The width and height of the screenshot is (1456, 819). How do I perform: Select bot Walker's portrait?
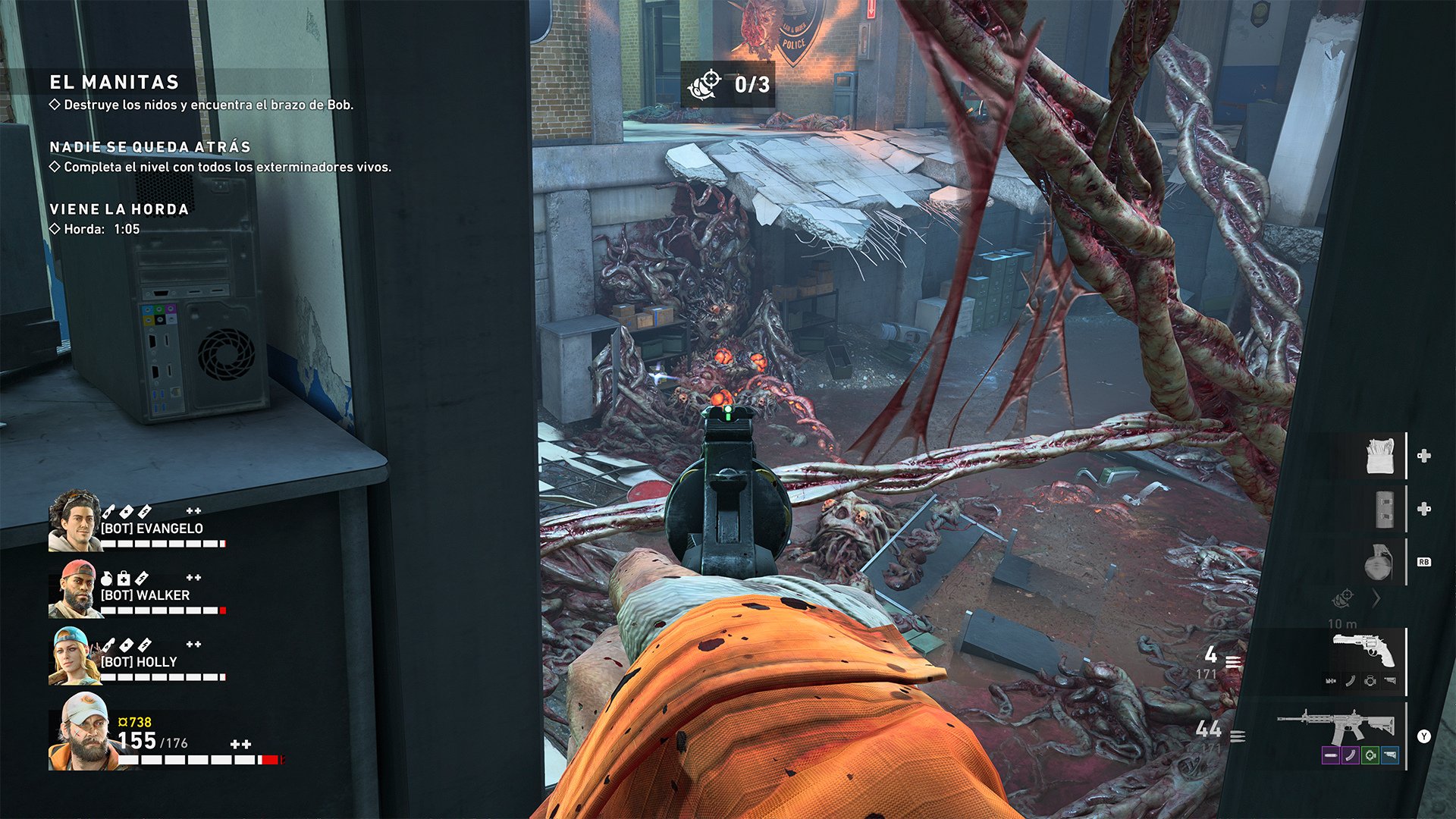pos(73,589)
